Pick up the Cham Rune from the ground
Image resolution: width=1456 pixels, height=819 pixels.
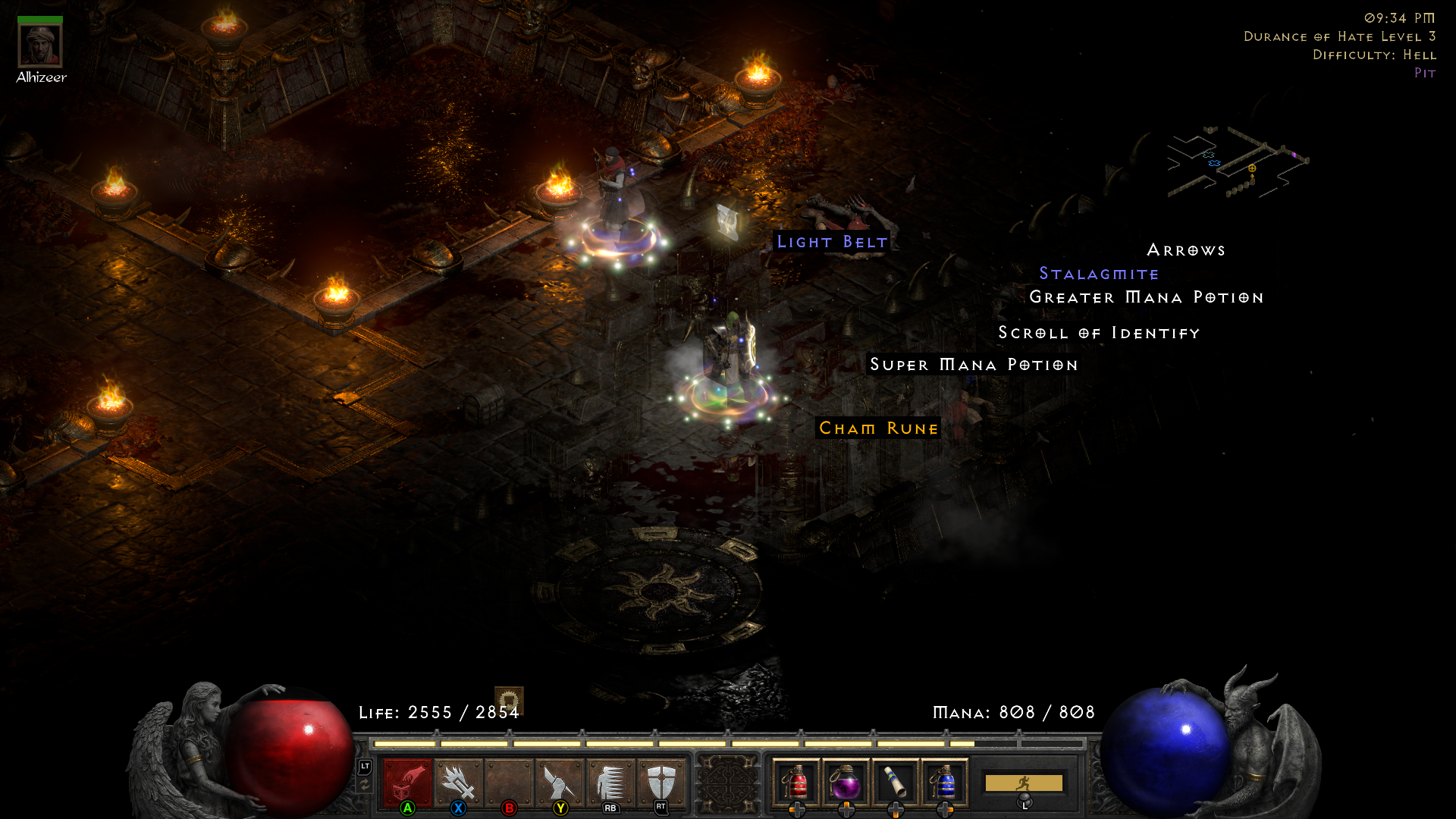point(877,428)
